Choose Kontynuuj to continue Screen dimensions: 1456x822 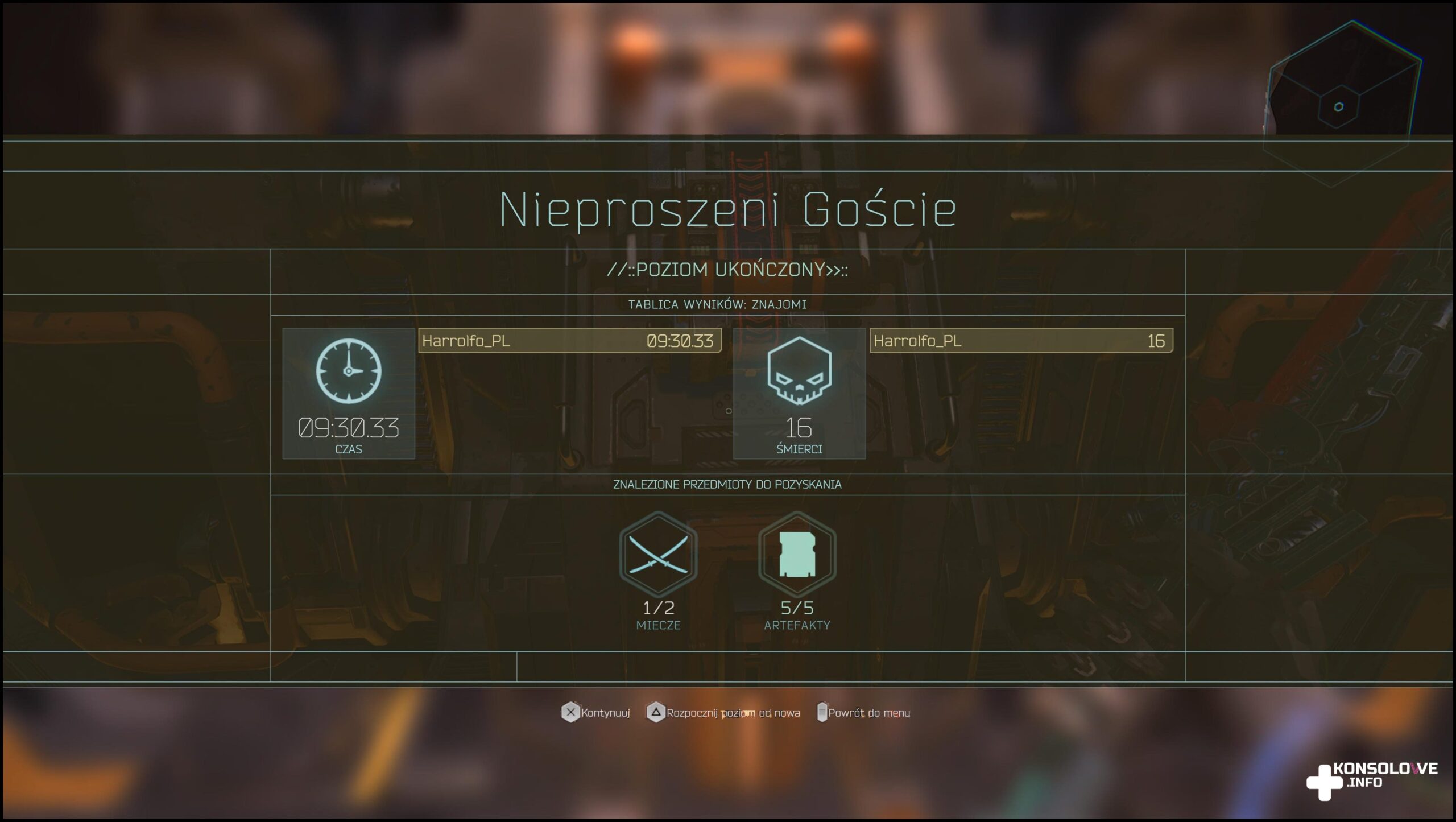tap(596, 712)
